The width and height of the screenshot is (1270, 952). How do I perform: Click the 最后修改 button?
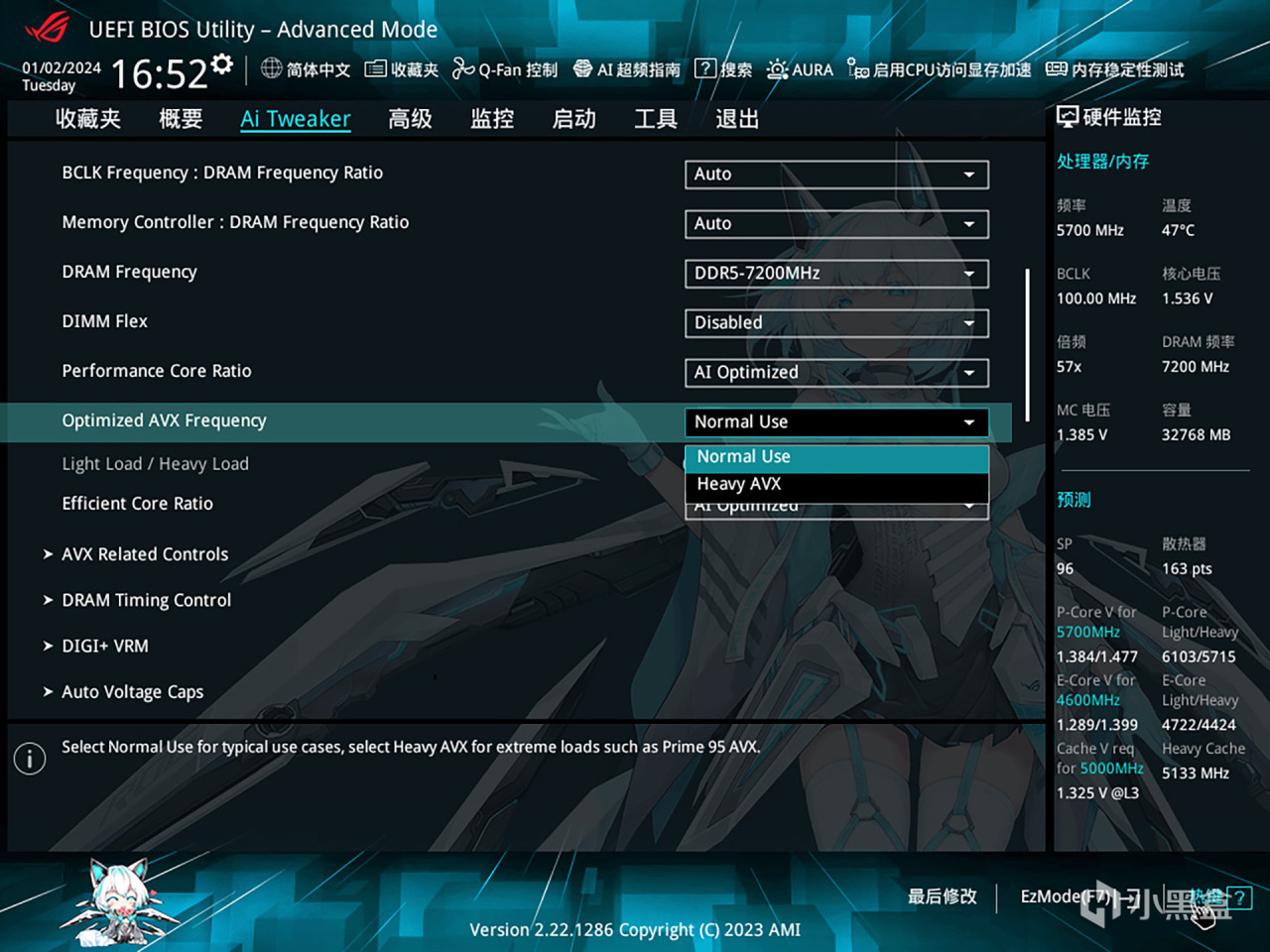(941, 896)
